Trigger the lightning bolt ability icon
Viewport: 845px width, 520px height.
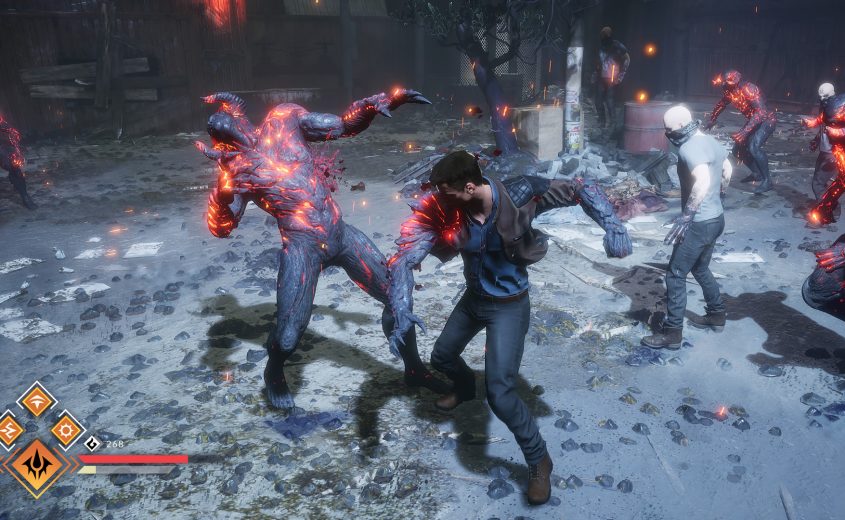tap(8, 430)
